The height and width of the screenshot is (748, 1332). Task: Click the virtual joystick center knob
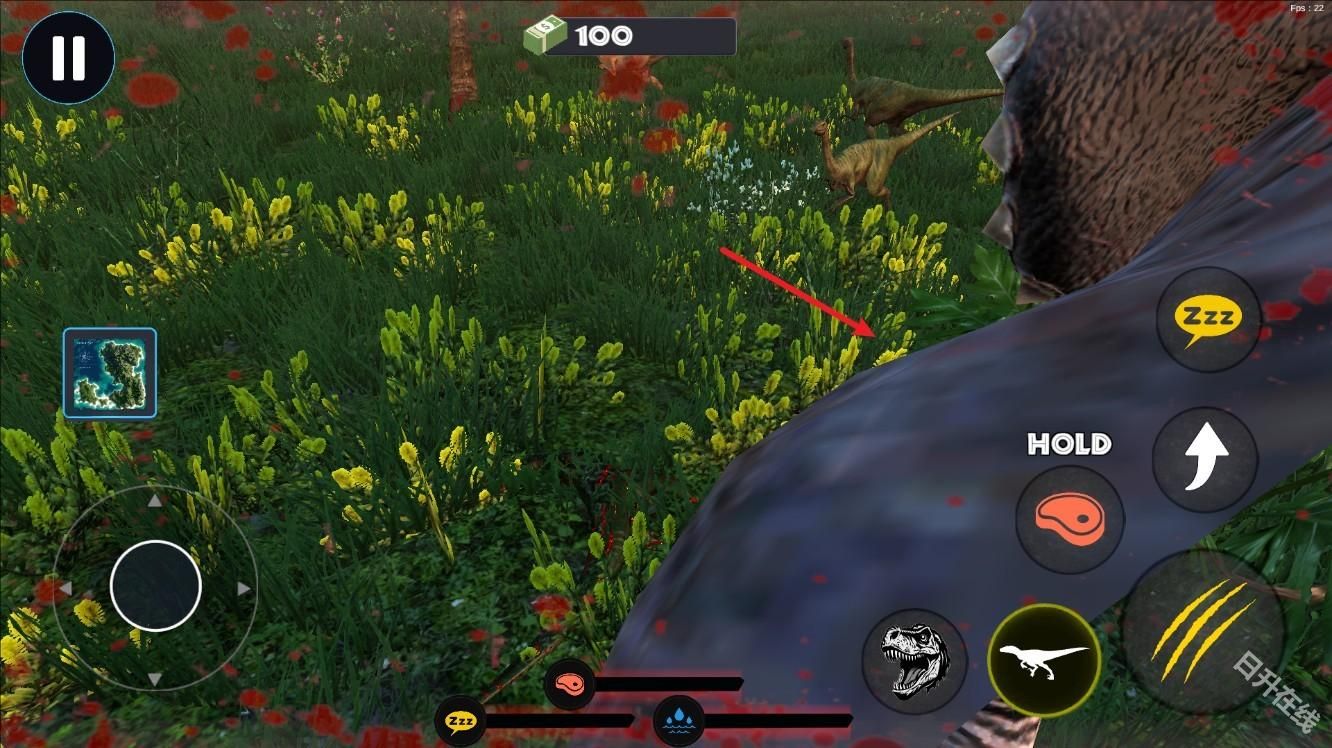click(x=156, y=586)
